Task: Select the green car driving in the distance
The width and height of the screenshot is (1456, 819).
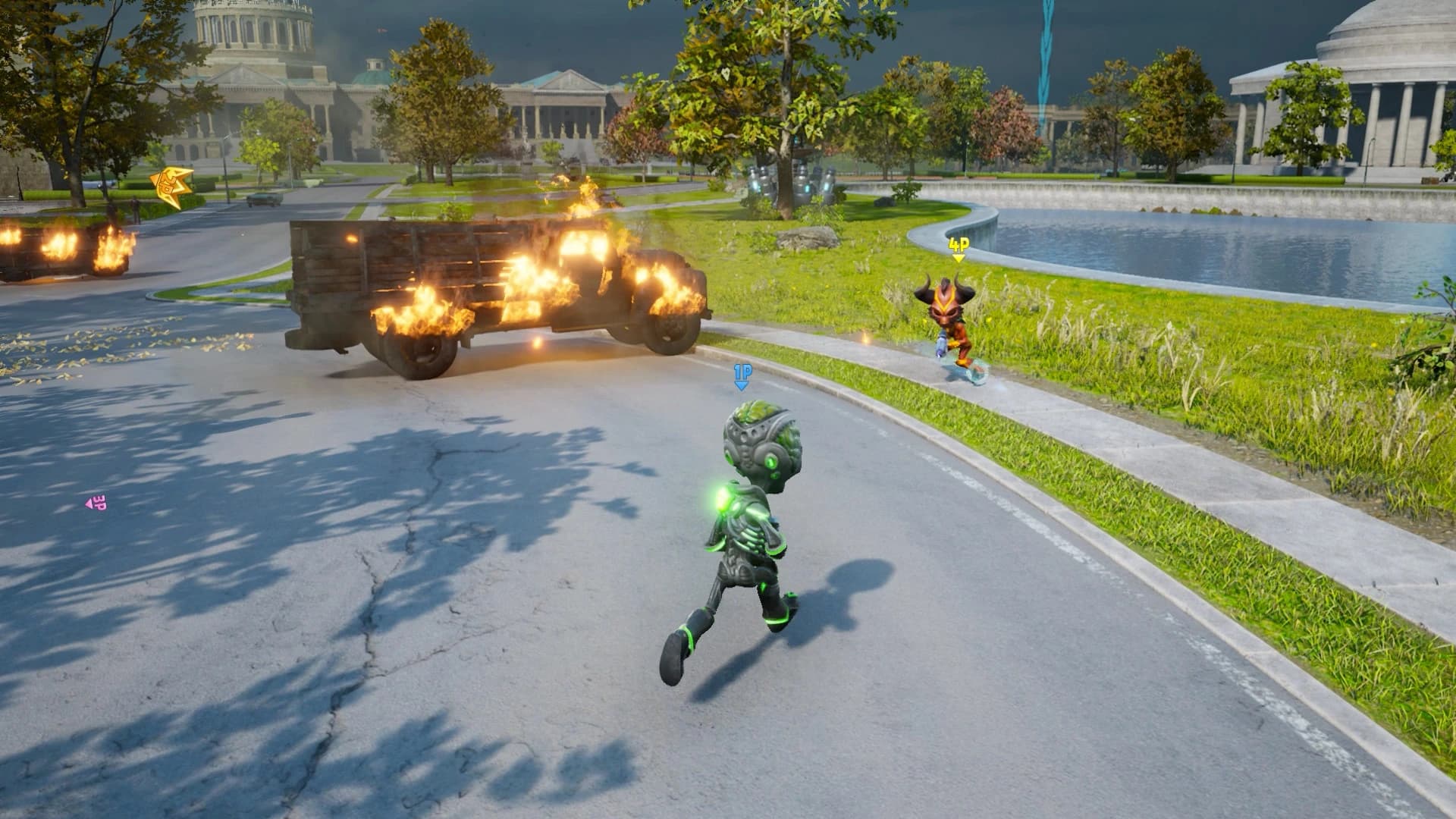Action: [x=265, y=200]
